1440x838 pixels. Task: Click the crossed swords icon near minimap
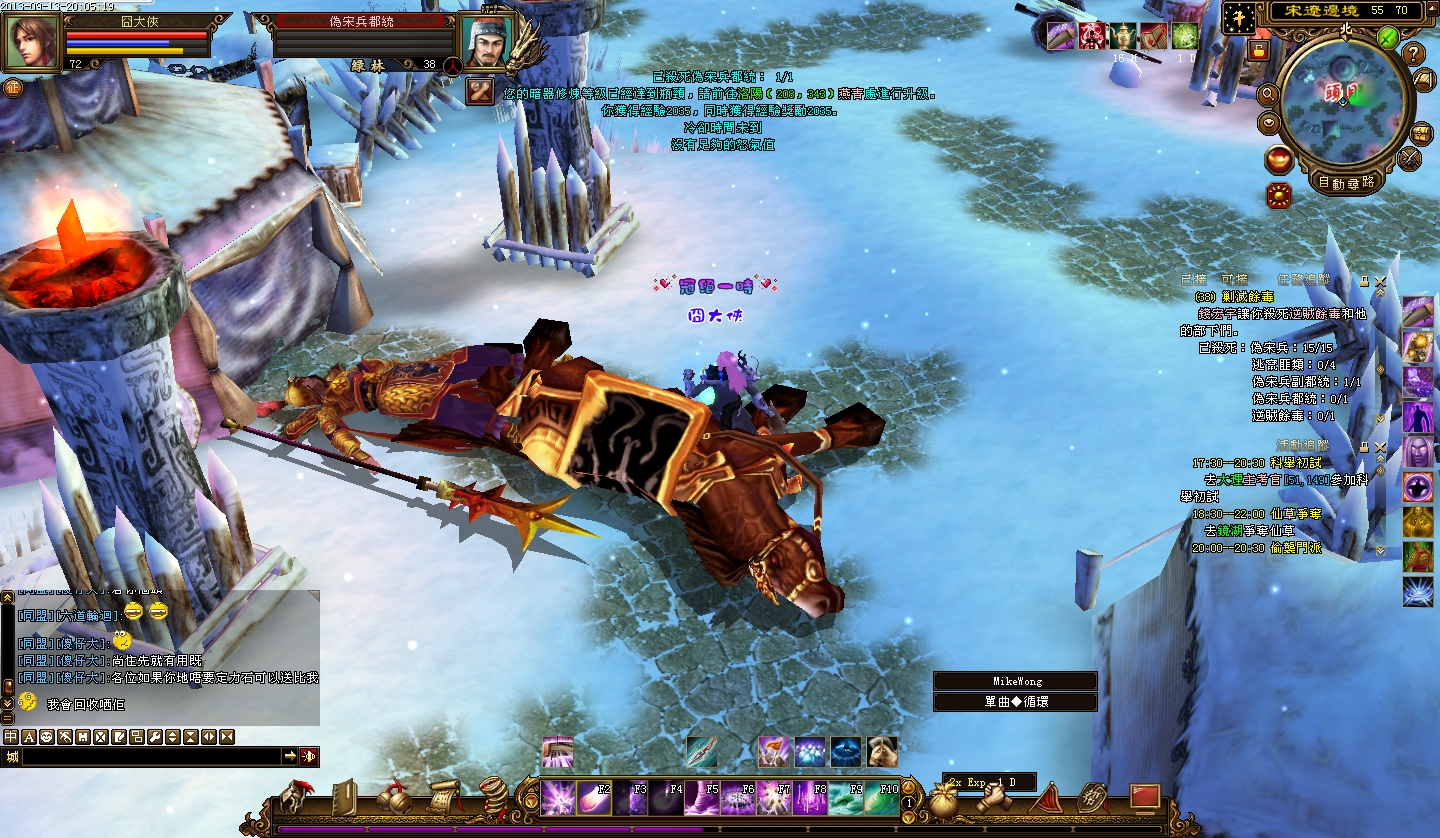click(1411, 158)
